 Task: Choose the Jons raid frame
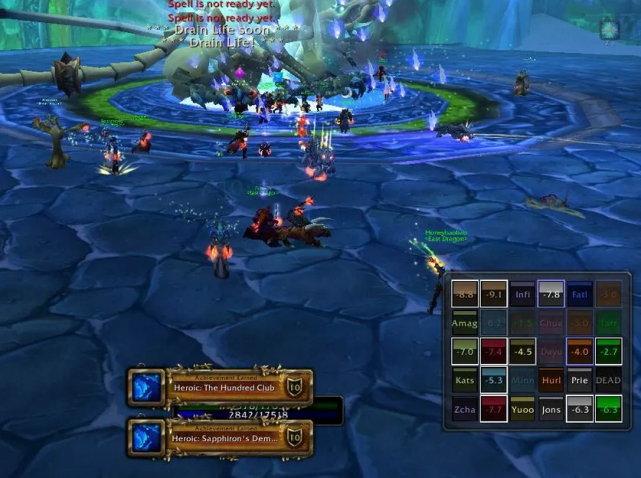tap(551, 408)
